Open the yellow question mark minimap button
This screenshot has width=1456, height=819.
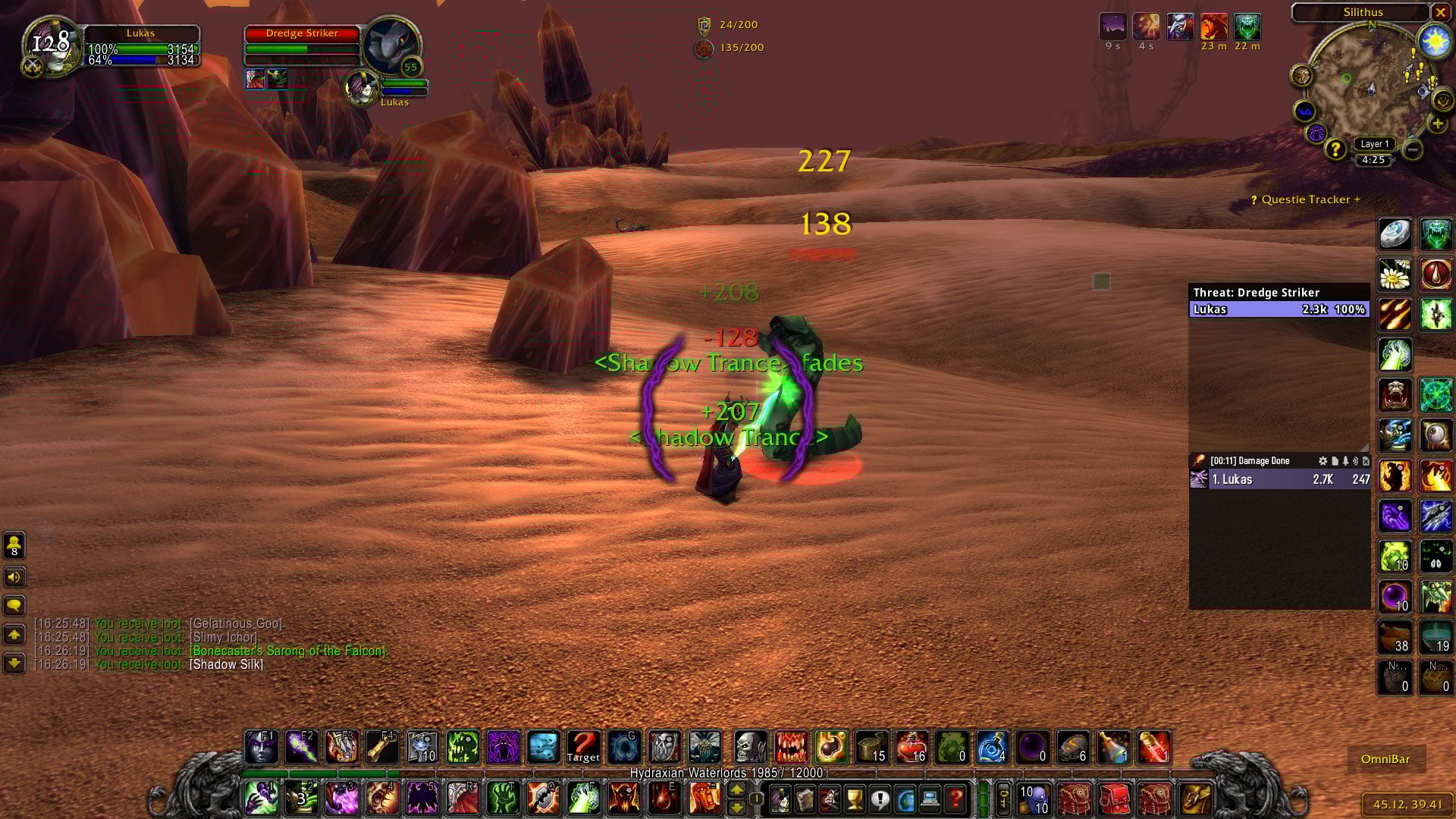(x=1335, y=149)
